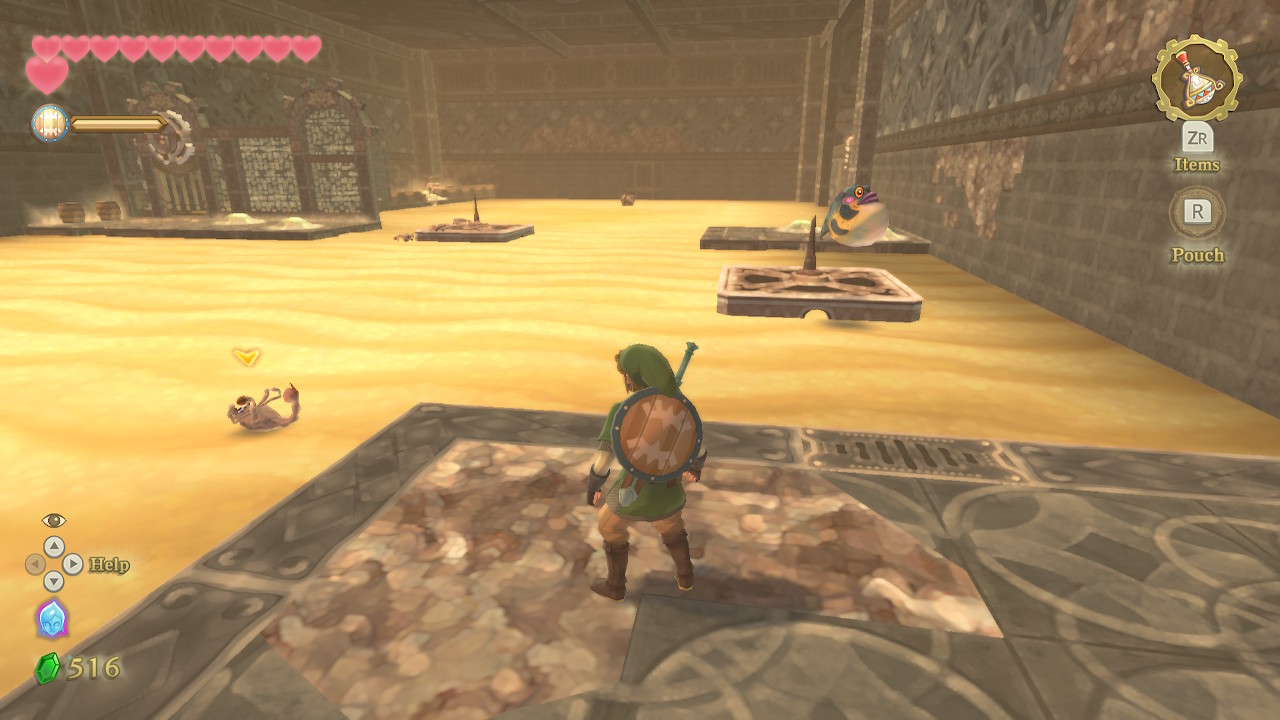The image size is (1280, 720).
Task: Call Fi using the blue spirit icon
Action: pyautogui.click(x=52, y=619)
